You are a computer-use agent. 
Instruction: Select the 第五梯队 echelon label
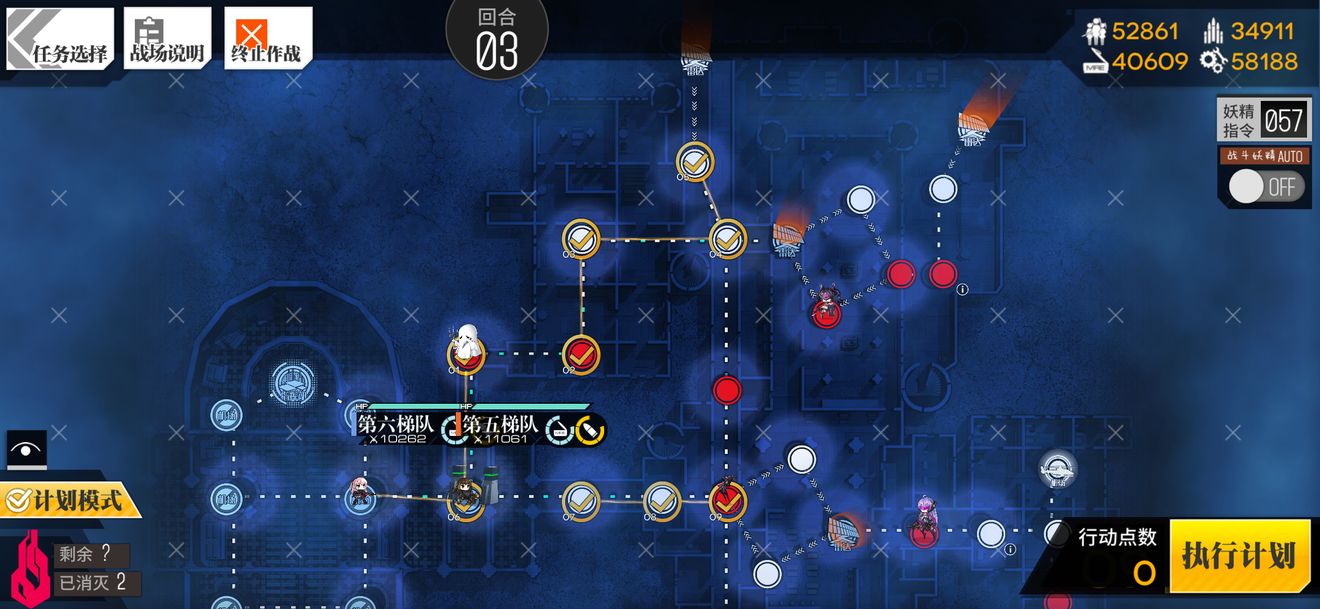[501, 426]
